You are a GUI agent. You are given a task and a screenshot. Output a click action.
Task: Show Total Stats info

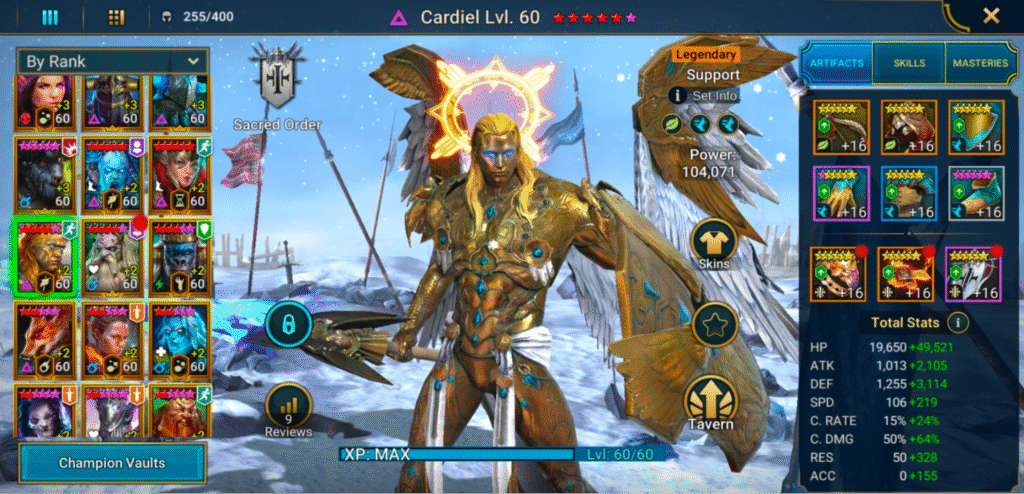(958, 323)
